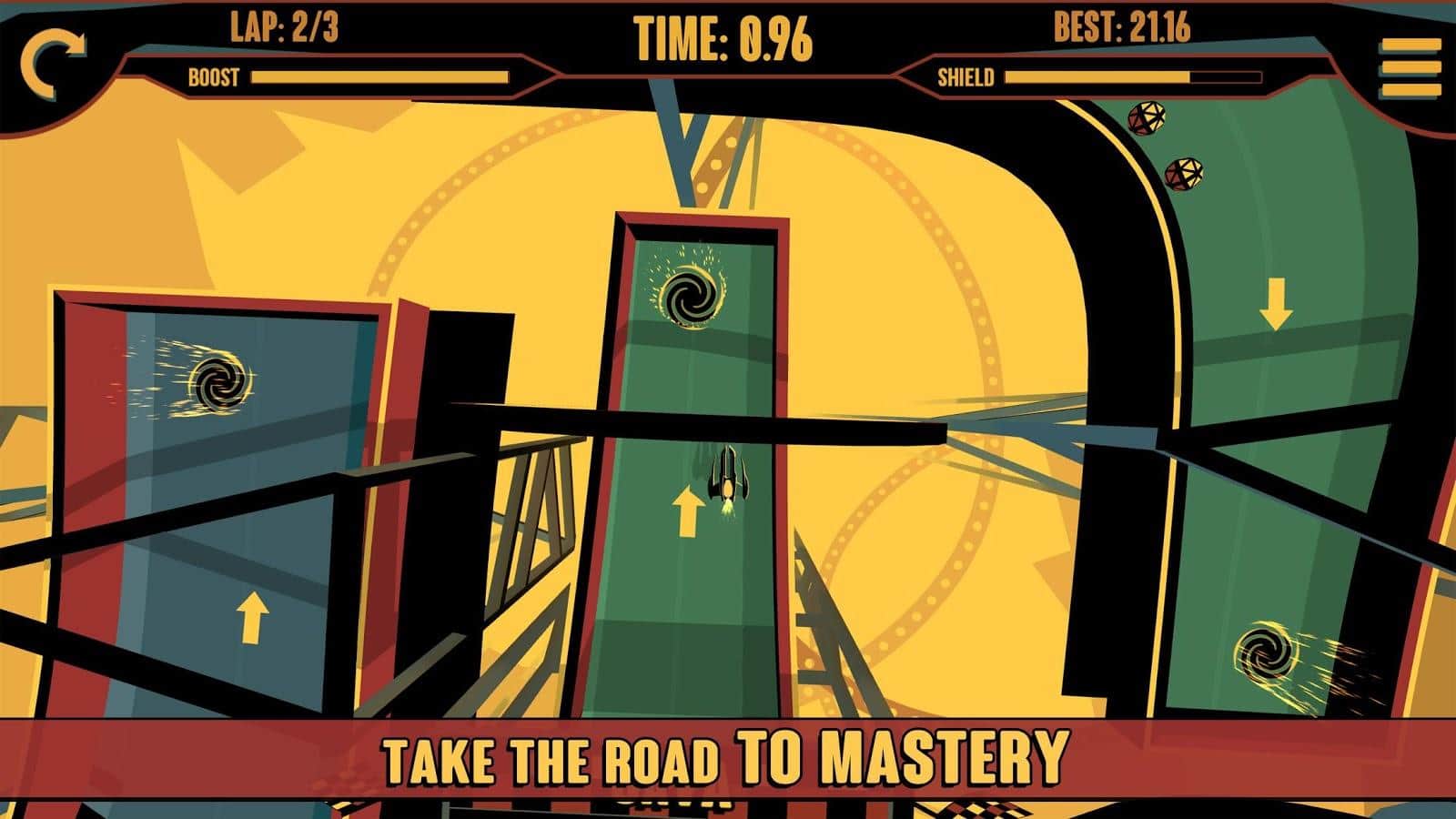Click the TAKE THE ROAD TO MASTERY banner
Image resolution: width=1456 pixels, height=819 pixels.
click(x=728, y=755)
